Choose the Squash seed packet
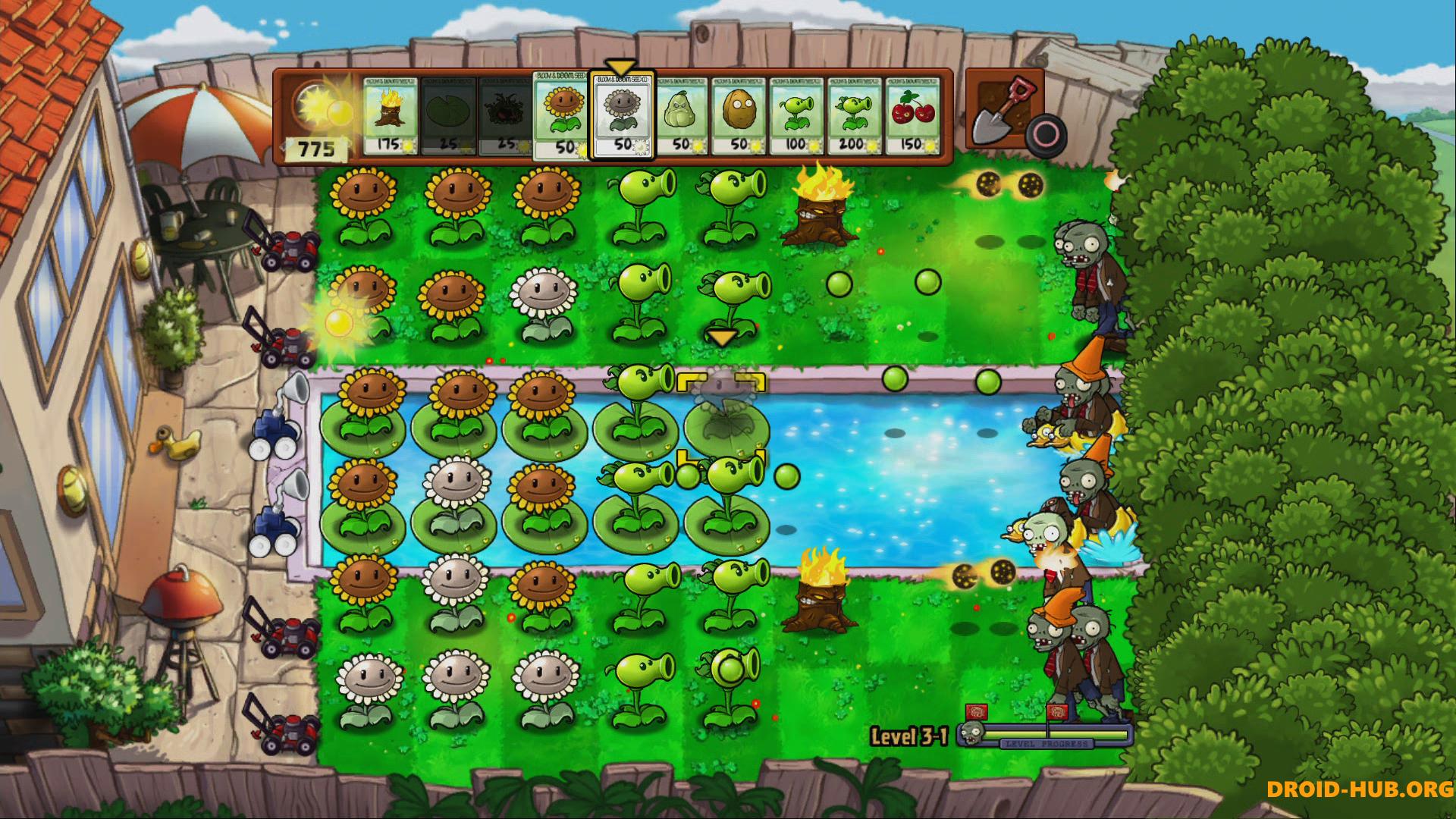The image size is (1456, 819). [x=680, y=115]
